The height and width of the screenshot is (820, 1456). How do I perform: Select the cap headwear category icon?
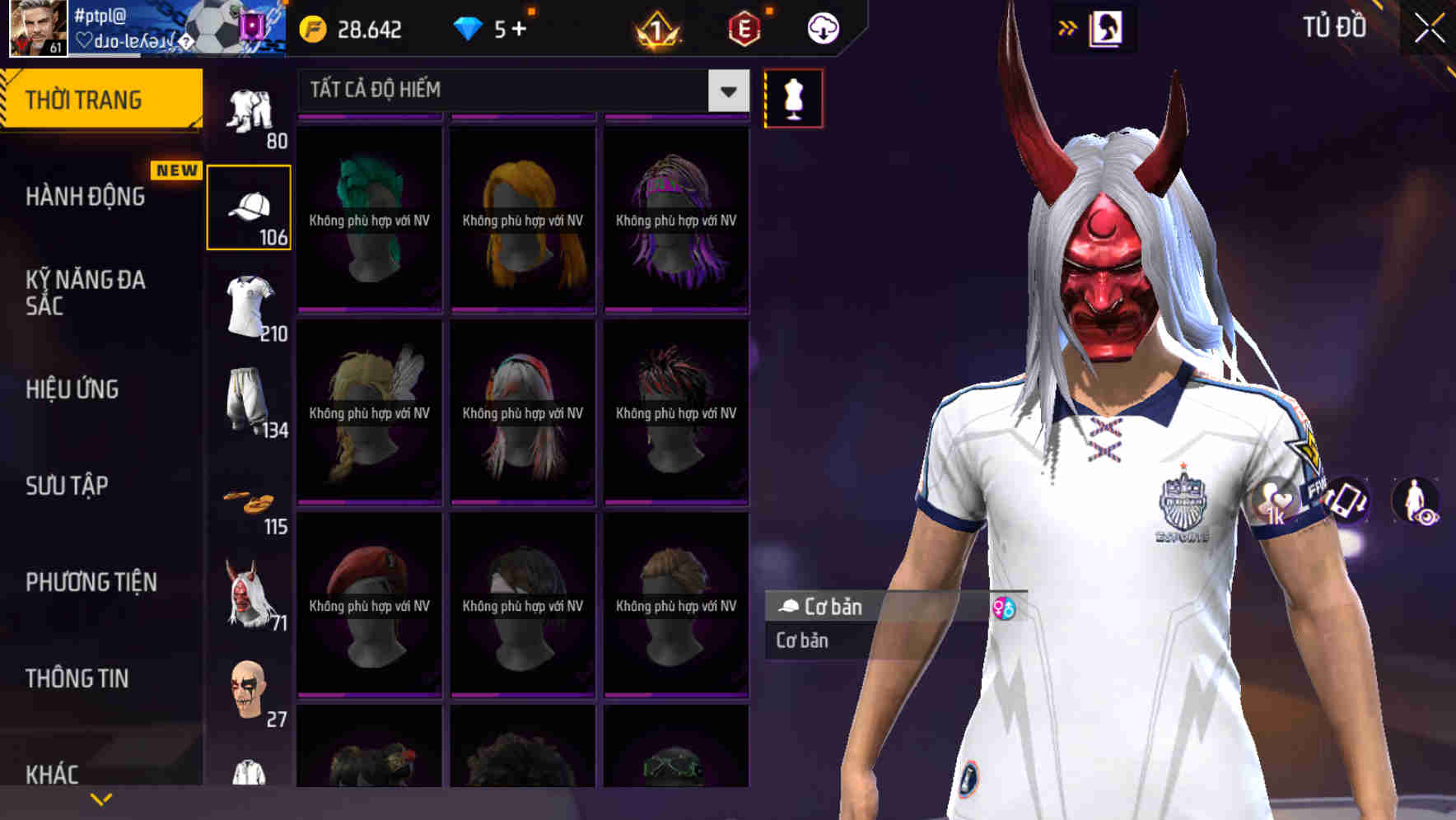pyautogui.click(x=250, y=204)
